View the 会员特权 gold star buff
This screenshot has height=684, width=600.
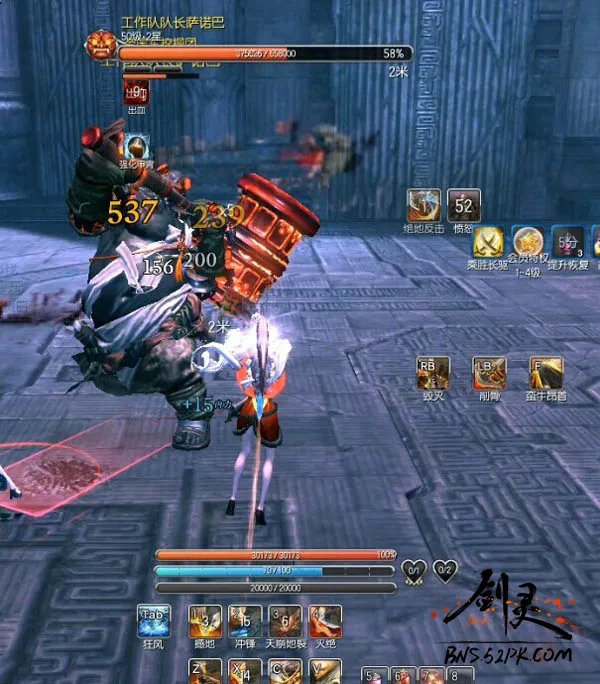[528, 242]
